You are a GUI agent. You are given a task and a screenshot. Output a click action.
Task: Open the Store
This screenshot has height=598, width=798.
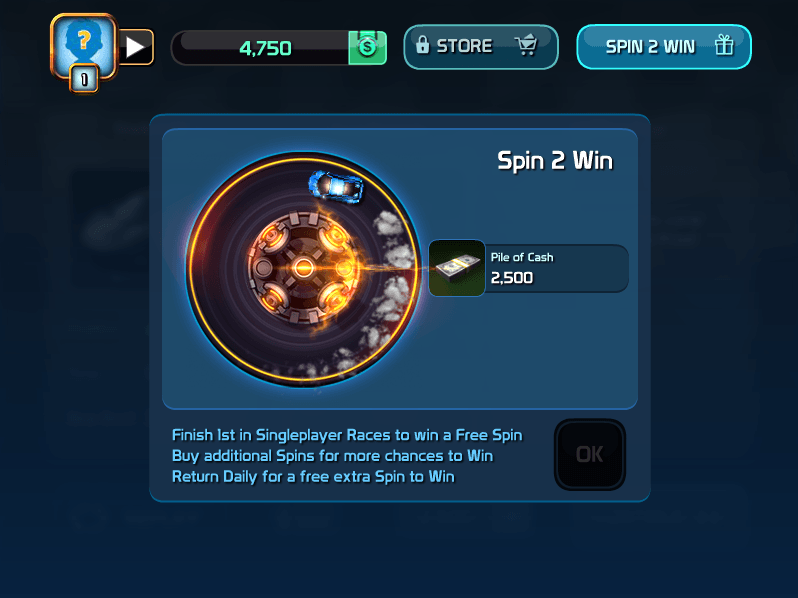(480, 46)
